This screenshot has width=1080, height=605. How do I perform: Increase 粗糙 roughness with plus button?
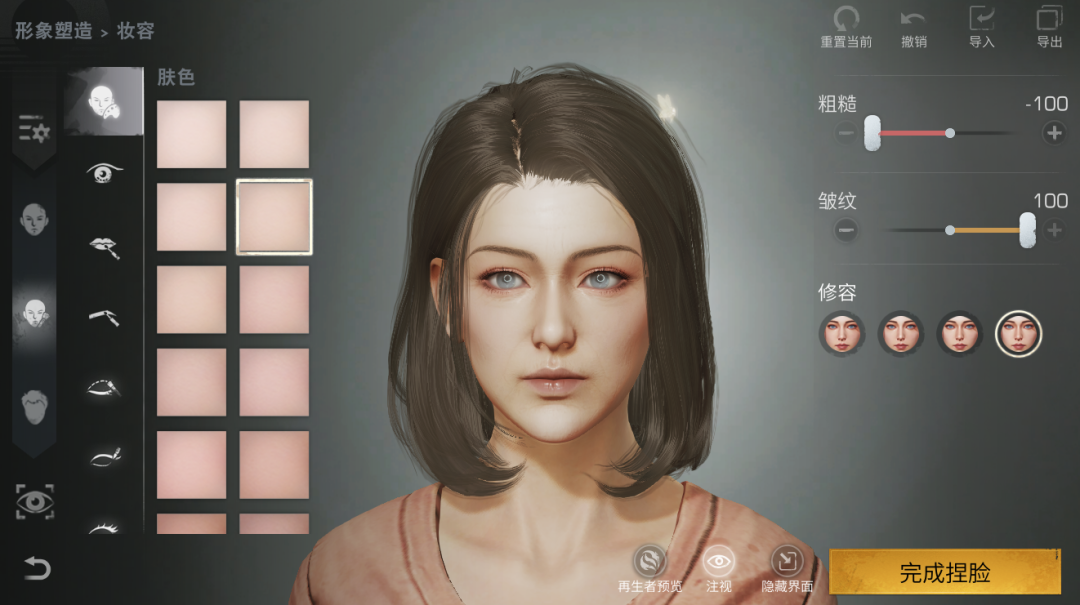point(1053,132)
